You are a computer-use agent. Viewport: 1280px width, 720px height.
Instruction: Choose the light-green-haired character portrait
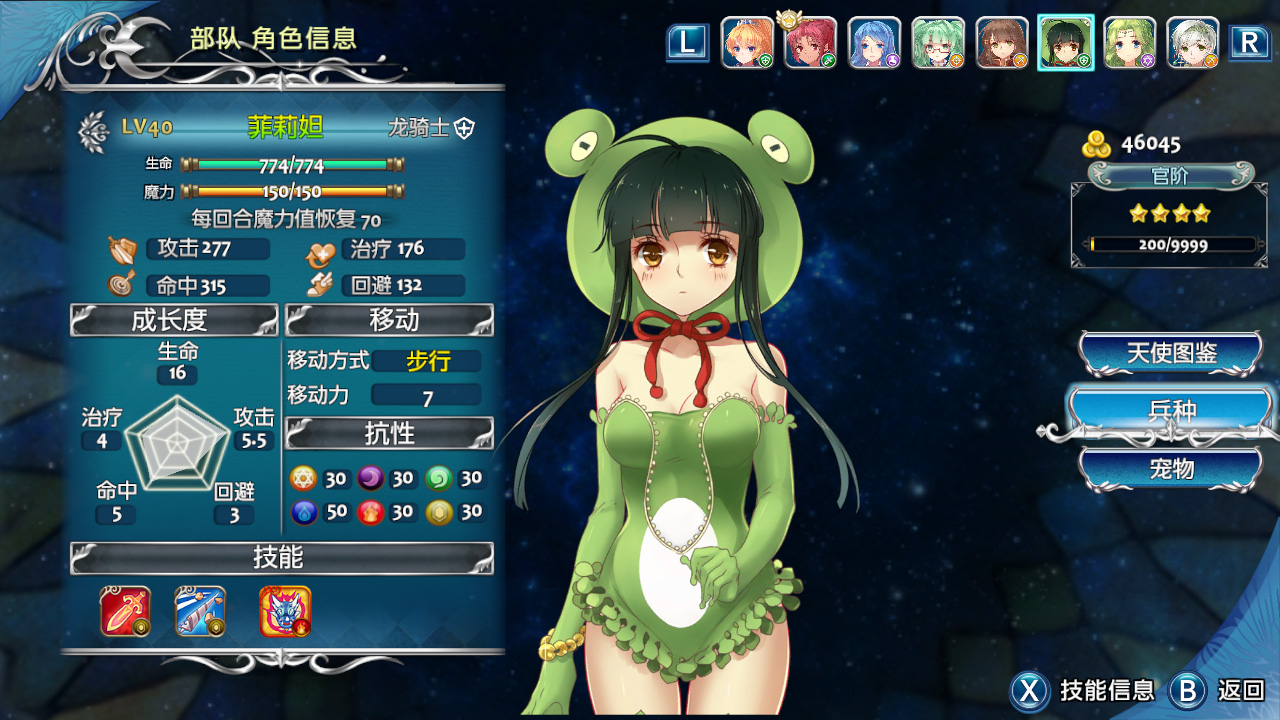coord(1130,43)
